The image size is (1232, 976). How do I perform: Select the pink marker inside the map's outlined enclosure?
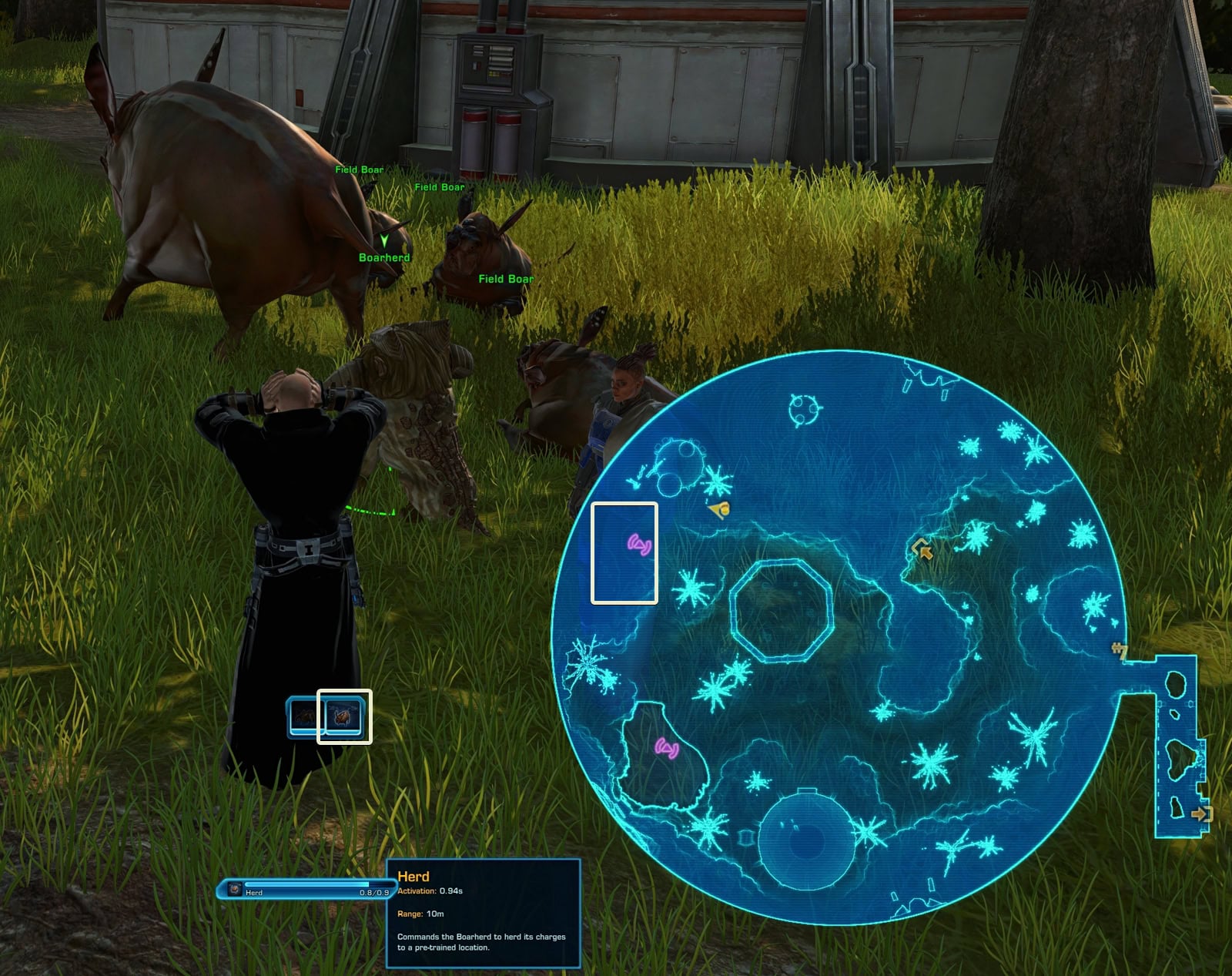667,747
